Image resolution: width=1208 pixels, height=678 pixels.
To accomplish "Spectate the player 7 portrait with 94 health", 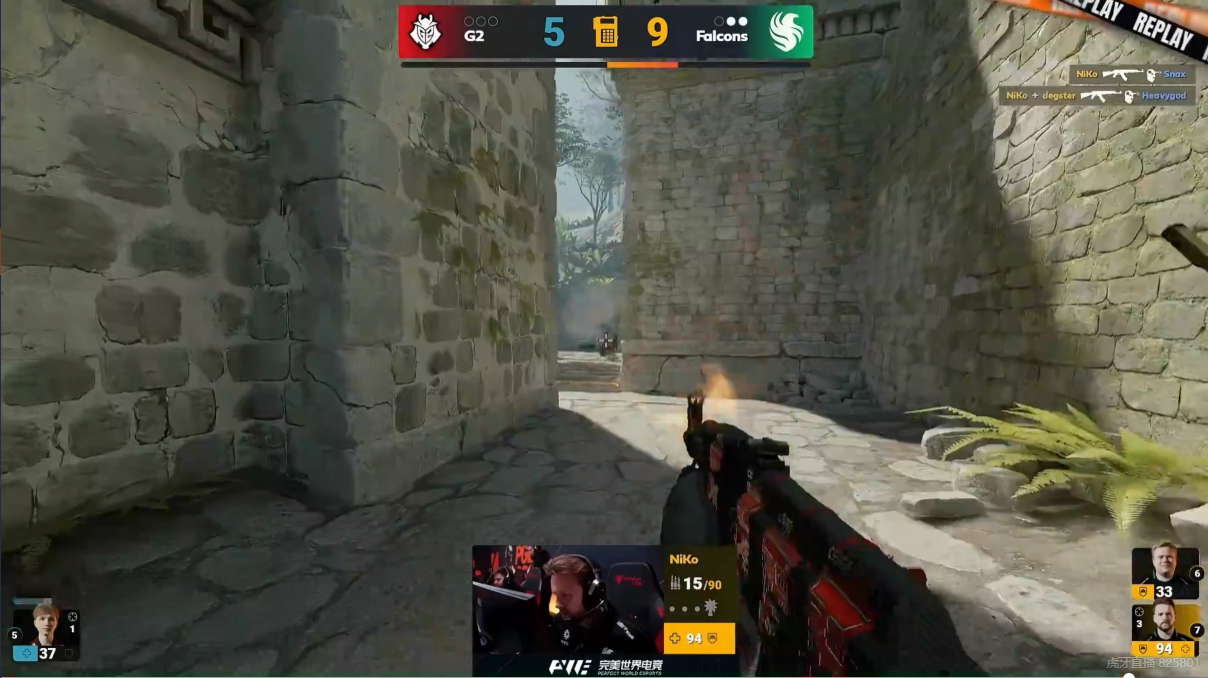I will pos(1165,629).
